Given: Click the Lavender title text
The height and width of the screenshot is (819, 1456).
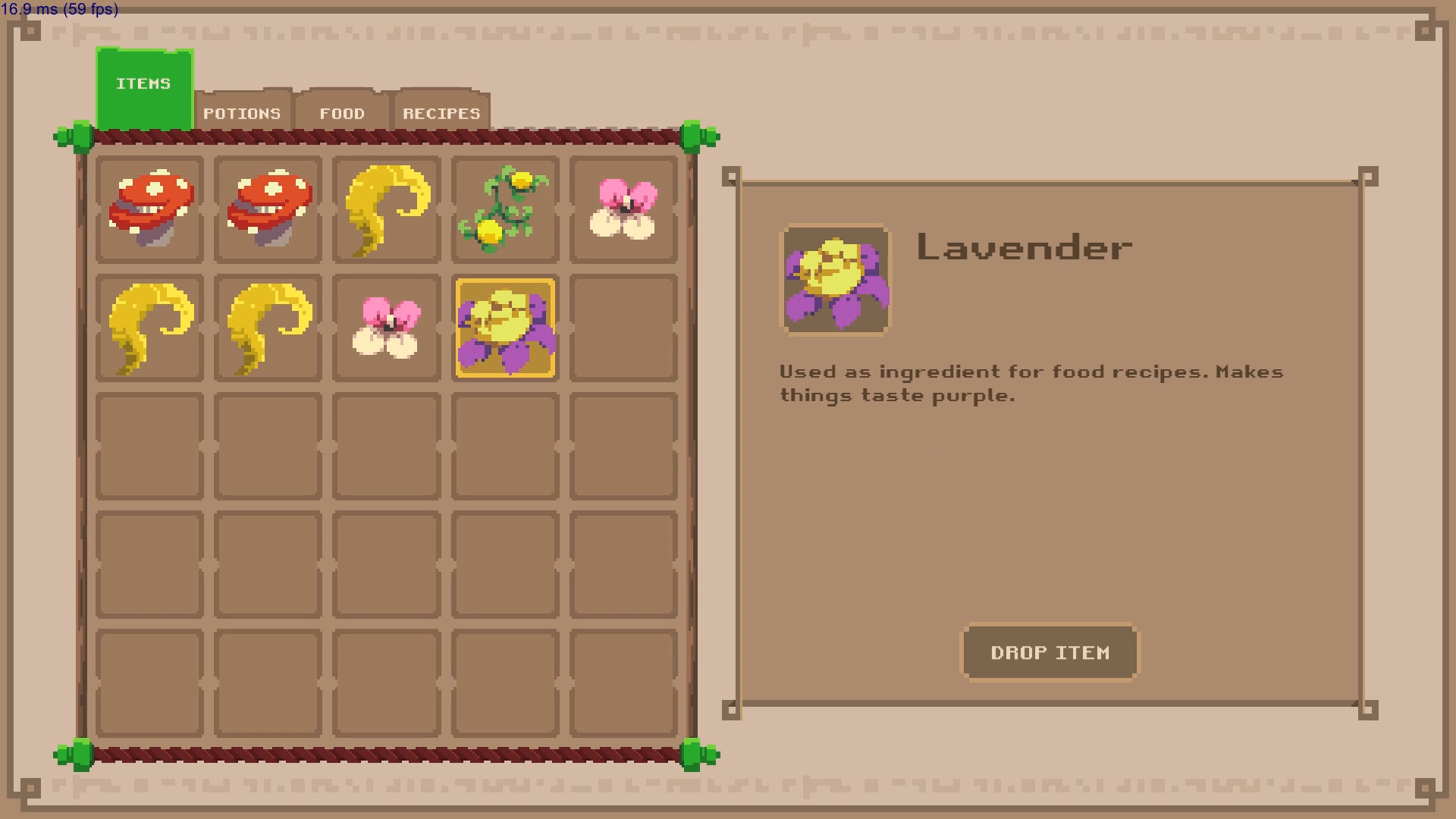Looking at the screenshot, I should coord(1024,248).
